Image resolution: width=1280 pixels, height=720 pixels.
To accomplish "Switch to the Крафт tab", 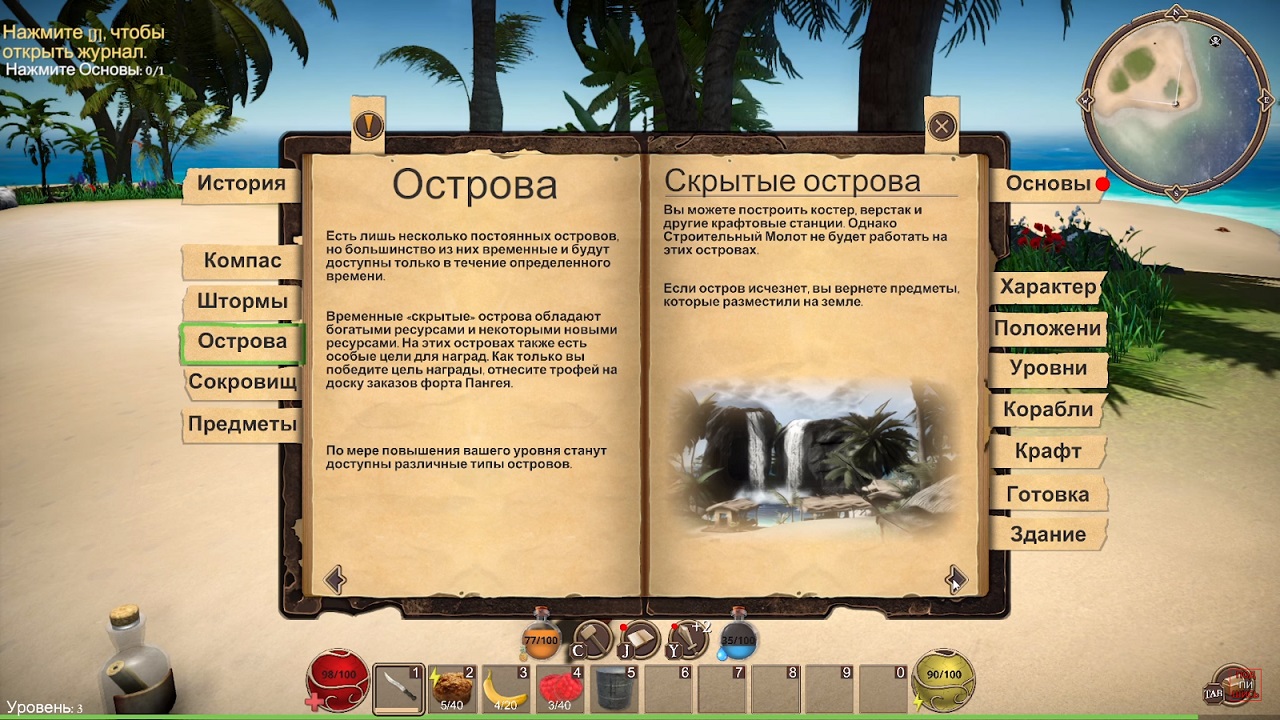I will point(1047,452).
